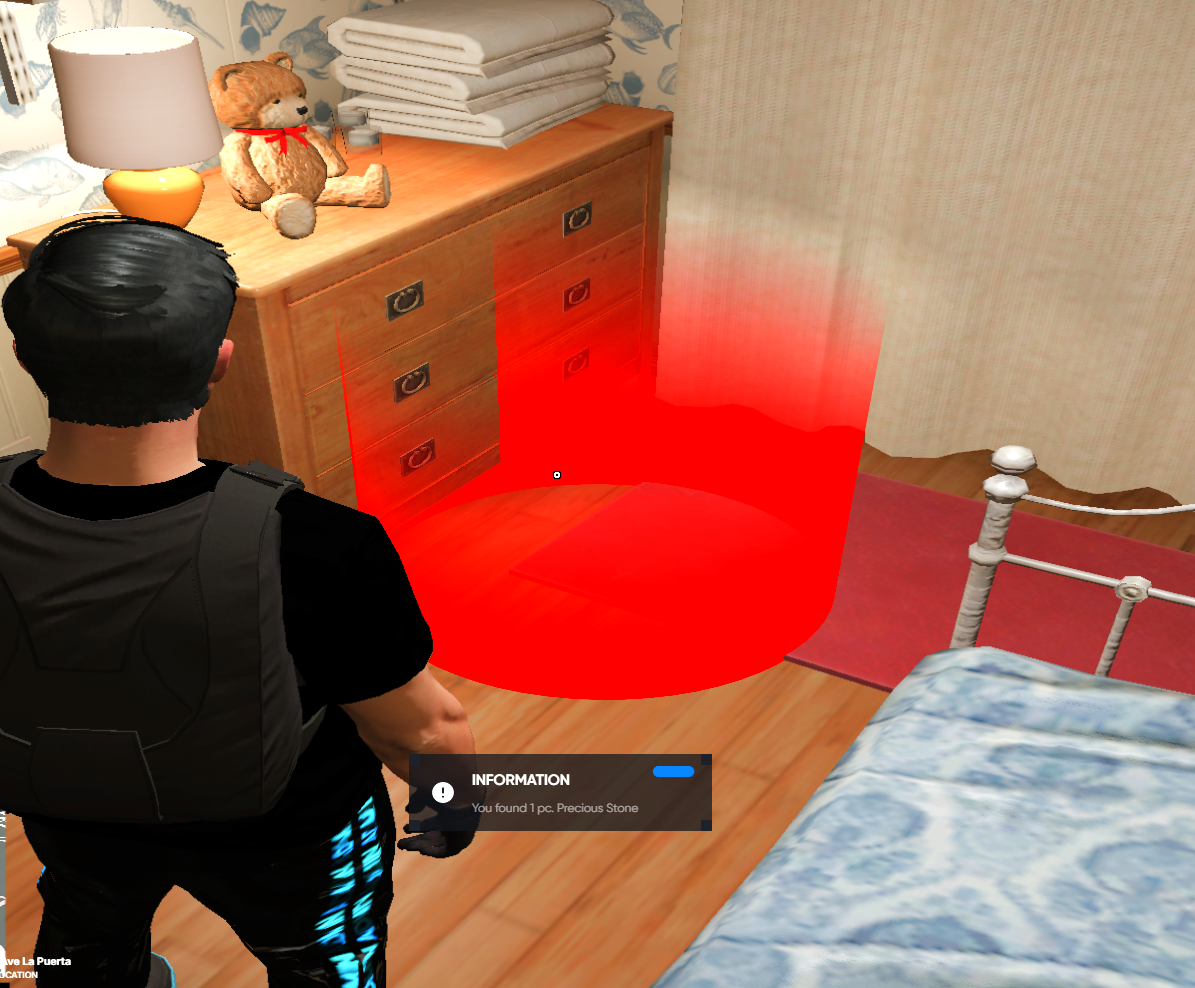1195x988 pixels.
Task: Click the exclamation mark notification icon
Action: click(x=443, y=793)
